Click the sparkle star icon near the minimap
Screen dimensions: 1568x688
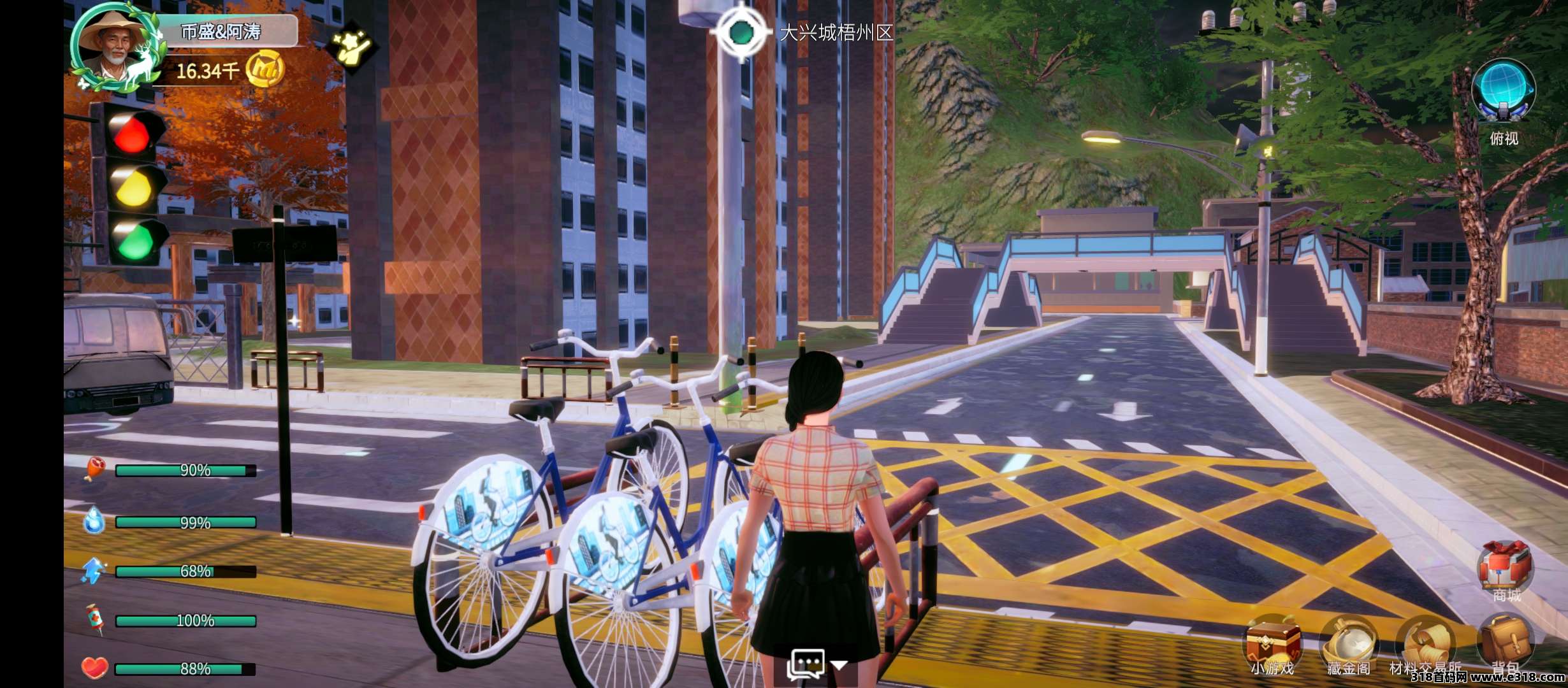352,48
